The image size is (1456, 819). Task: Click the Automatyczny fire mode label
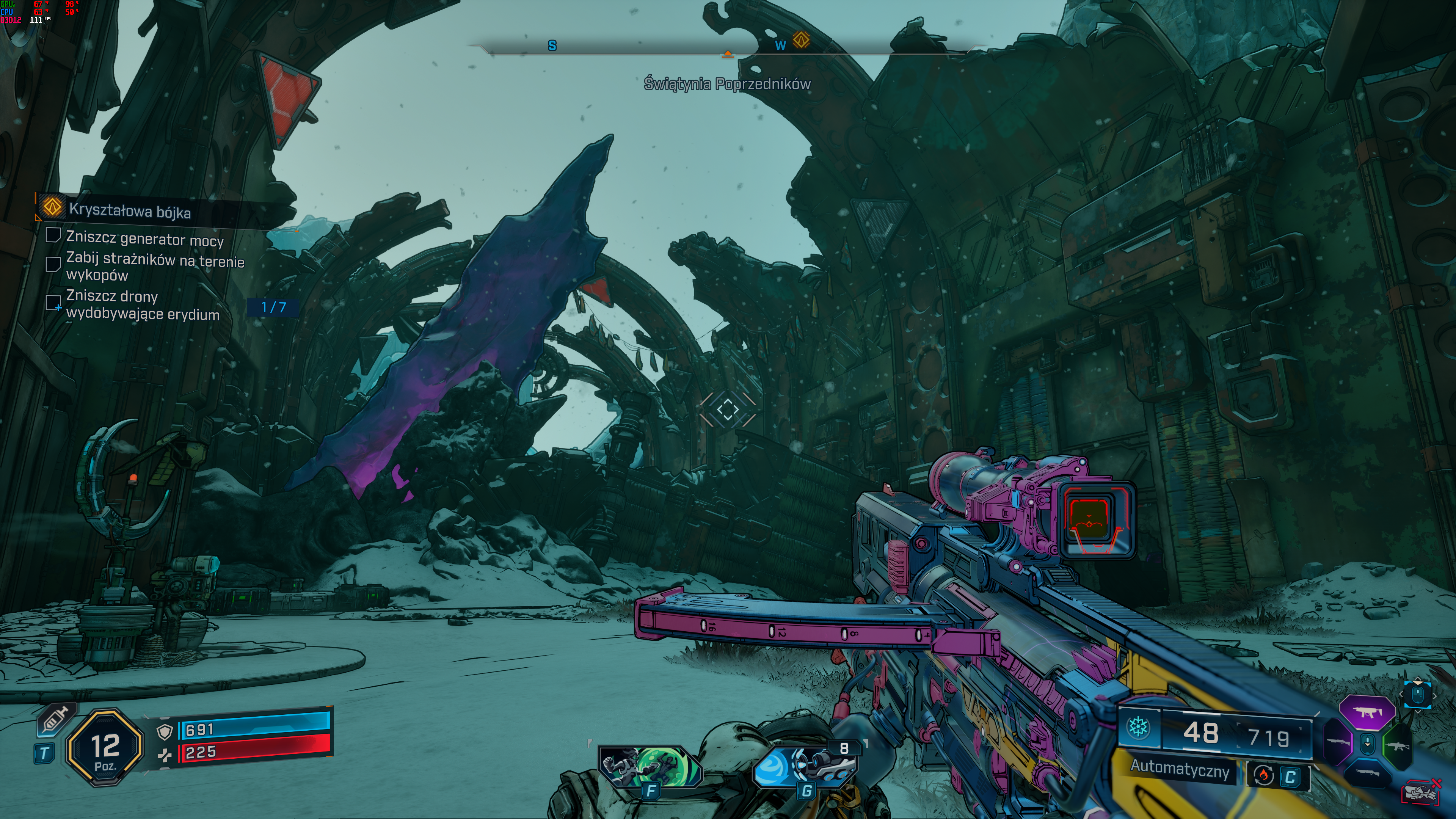tap(1180, 769)
